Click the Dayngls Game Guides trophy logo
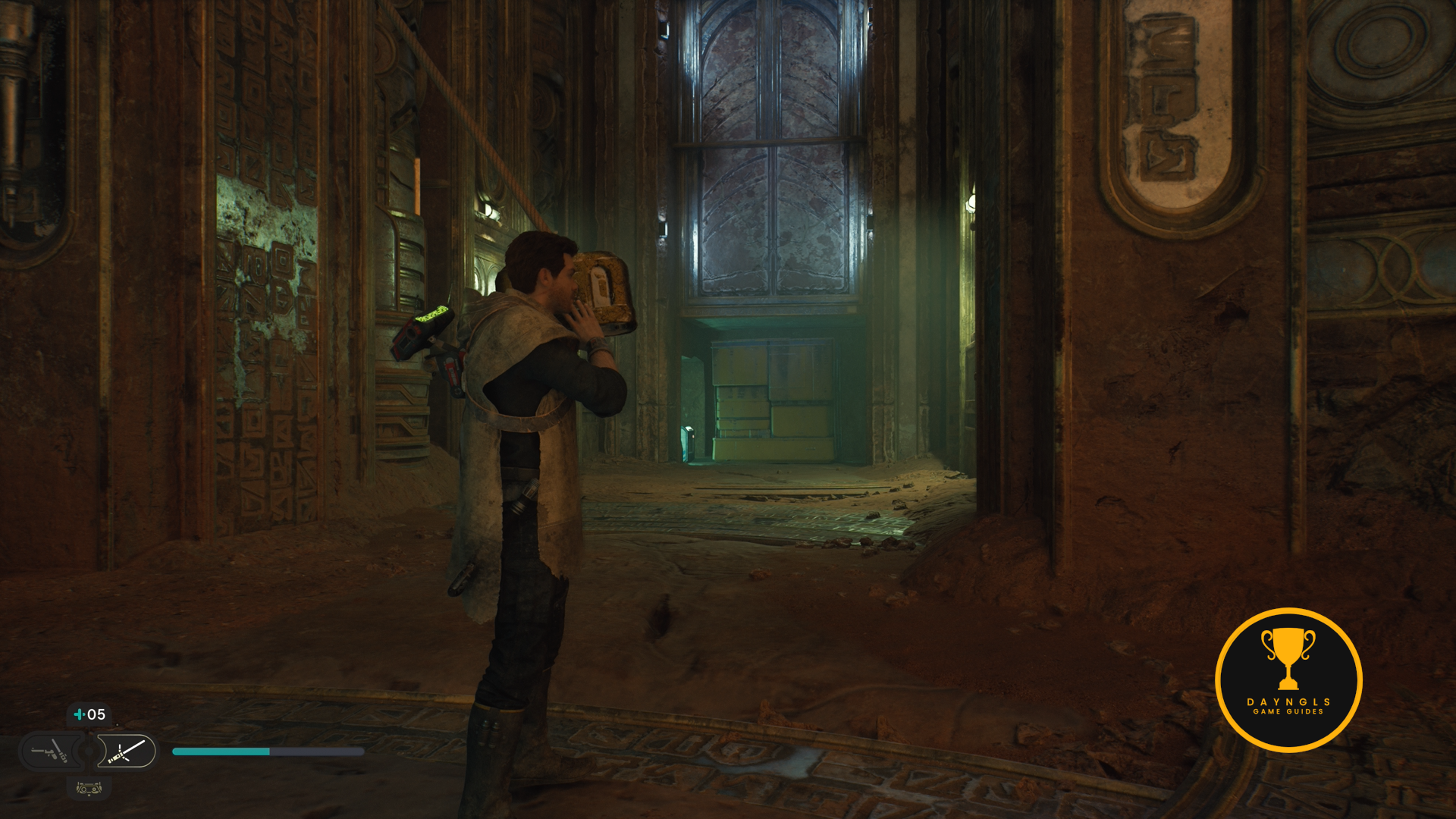The height and width of the screenshot is (819, 1456). (x=1288, y=679)
